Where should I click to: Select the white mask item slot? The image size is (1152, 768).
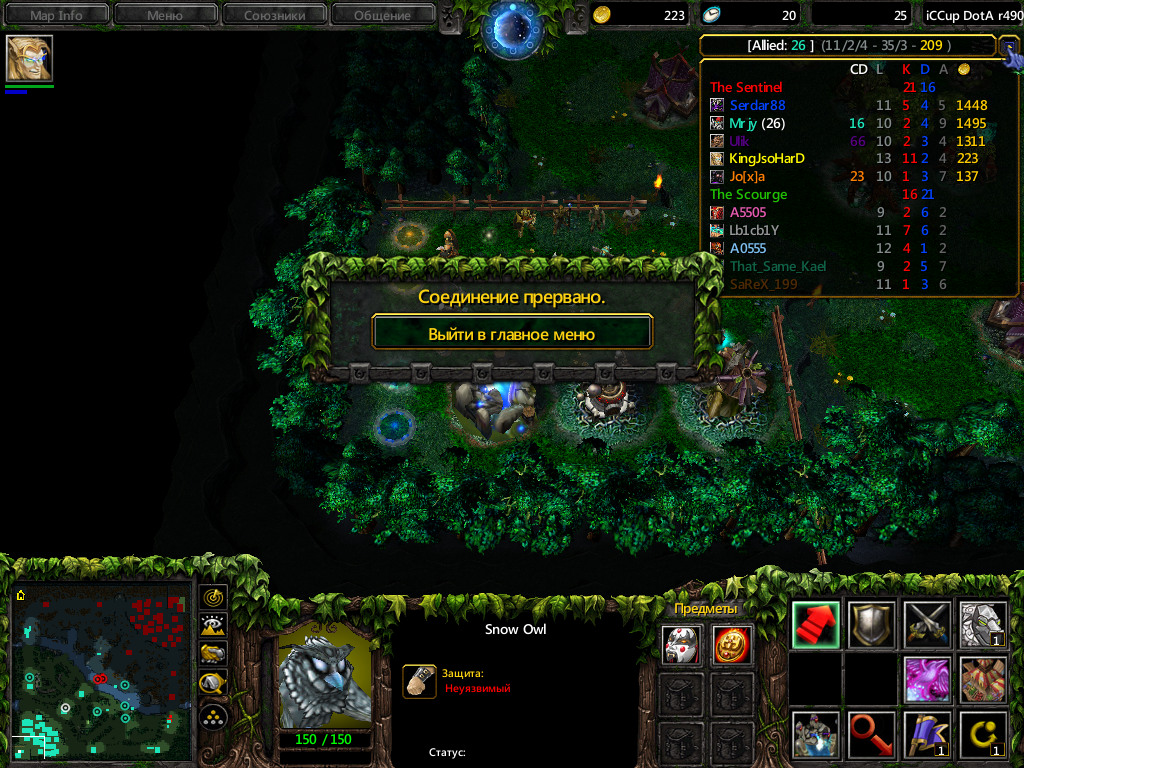pyautogui.click(x=681, y=646)
